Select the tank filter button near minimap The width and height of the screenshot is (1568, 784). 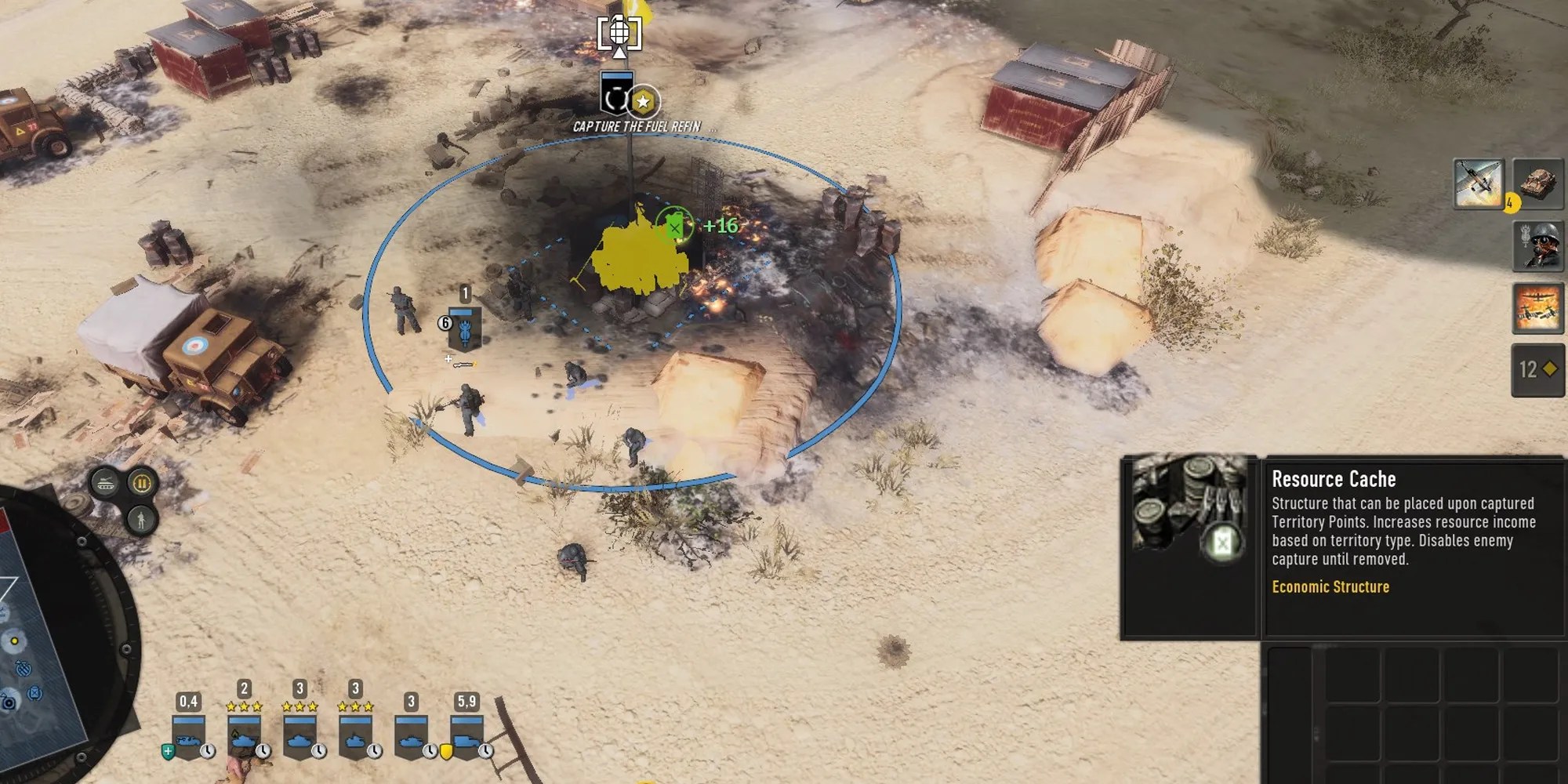pyautogui.click(x=105, y=483)
